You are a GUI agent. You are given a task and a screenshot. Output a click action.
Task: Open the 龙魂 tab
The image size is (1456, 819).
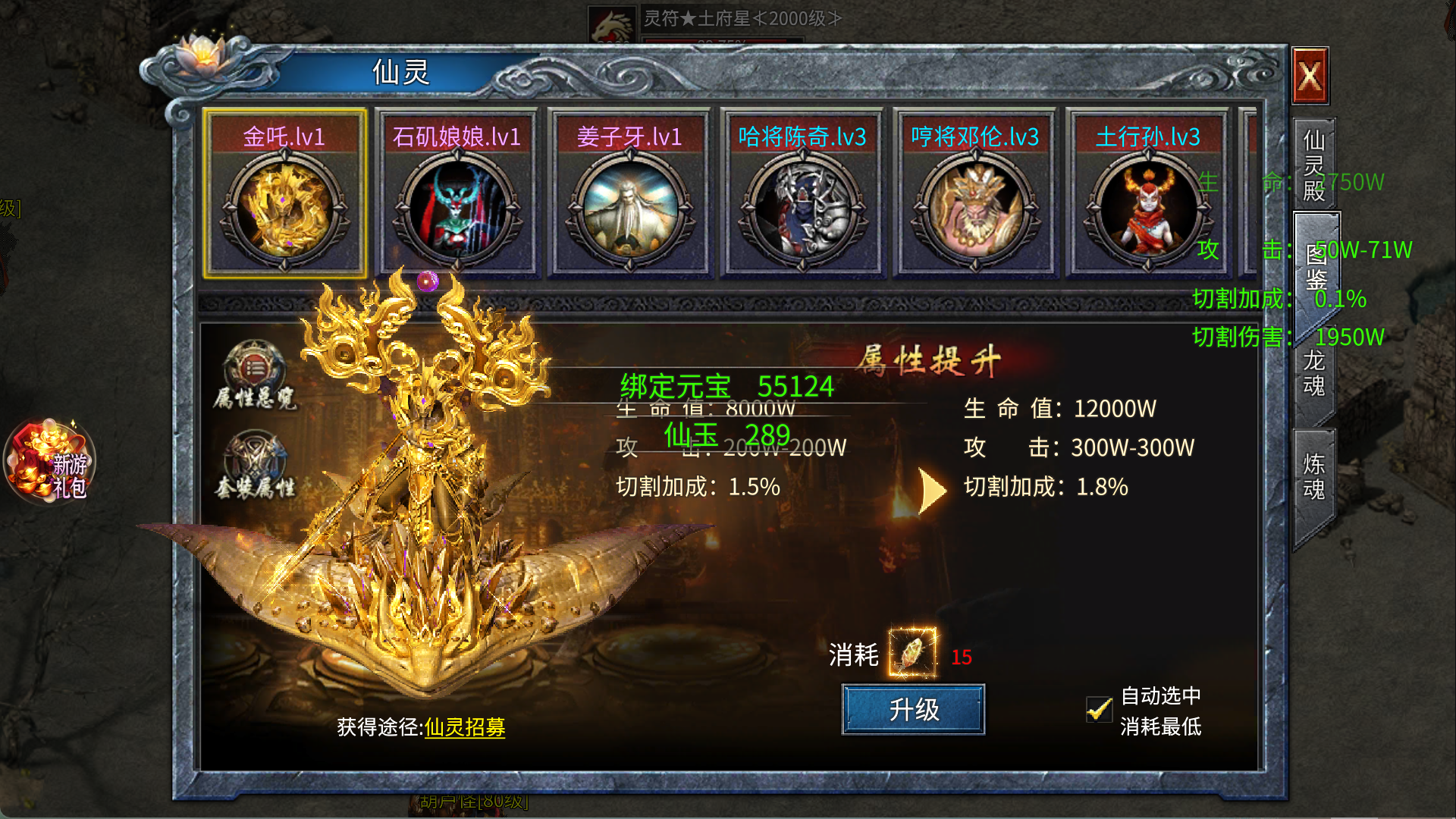point(1313,373)
